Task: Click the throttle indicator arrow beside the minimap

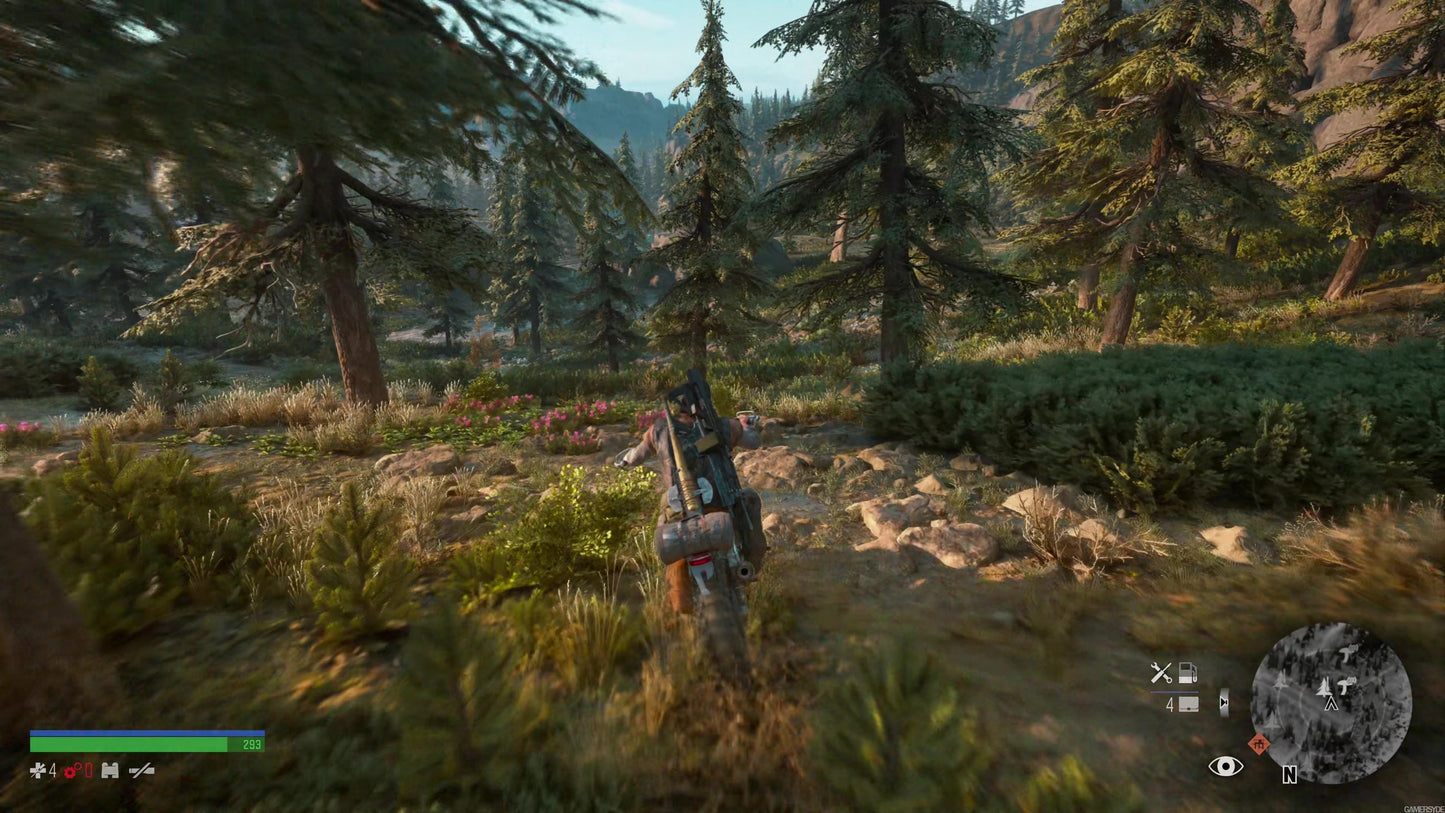Action: (1224, 702)
